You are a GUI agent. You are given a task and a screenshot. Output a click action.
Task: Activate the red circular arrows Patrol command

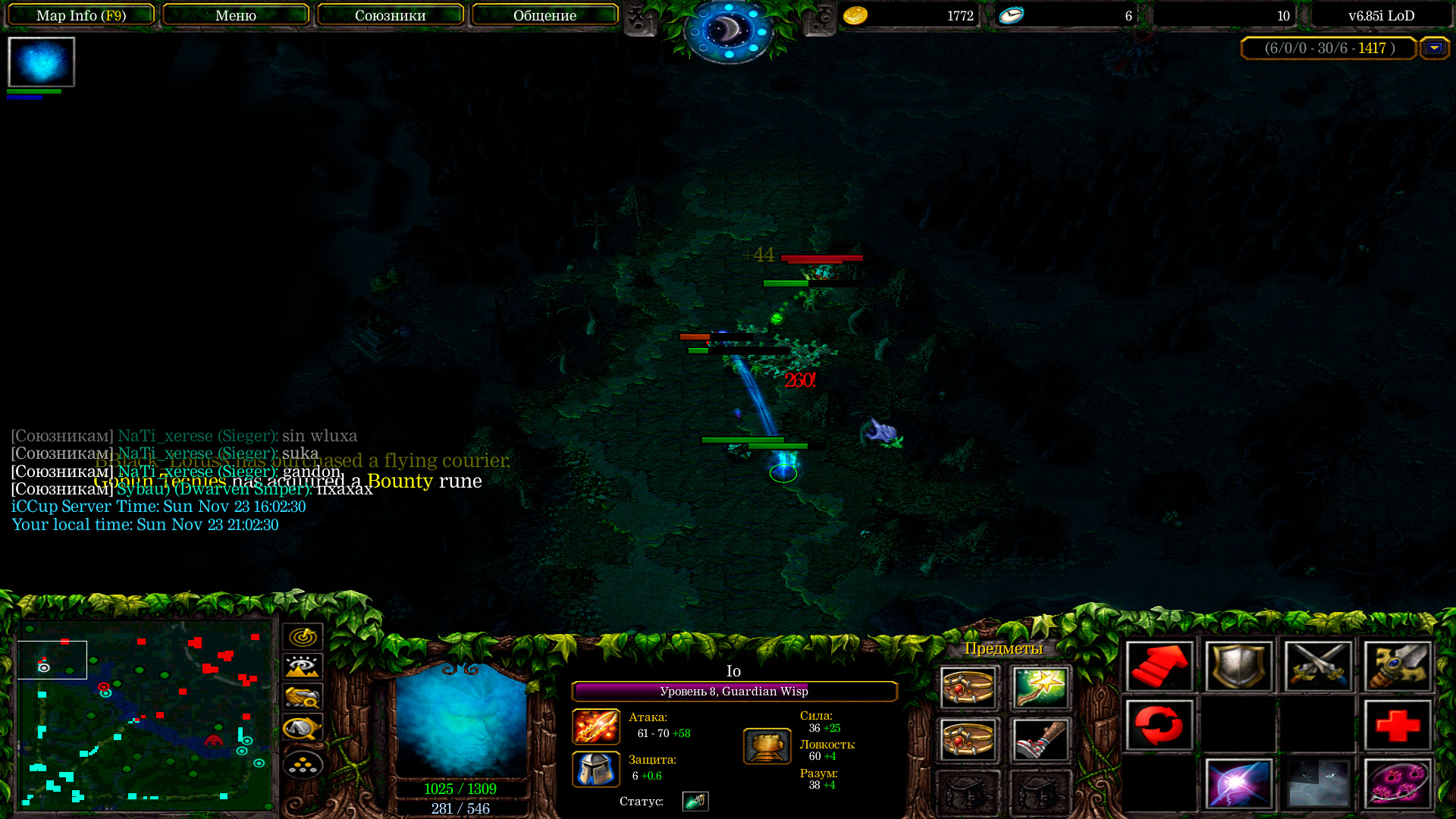[1159, 725]
